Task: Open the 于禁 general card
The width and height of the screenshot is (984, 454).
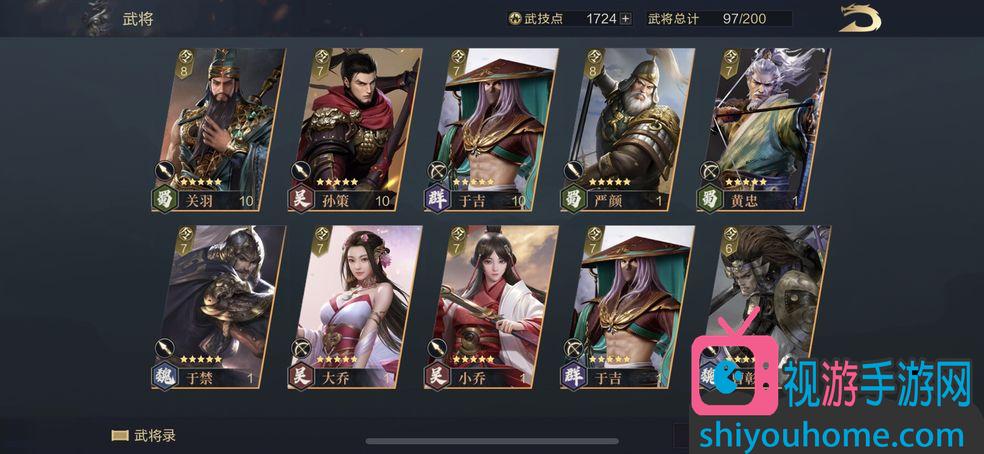Action: [215, 305]
